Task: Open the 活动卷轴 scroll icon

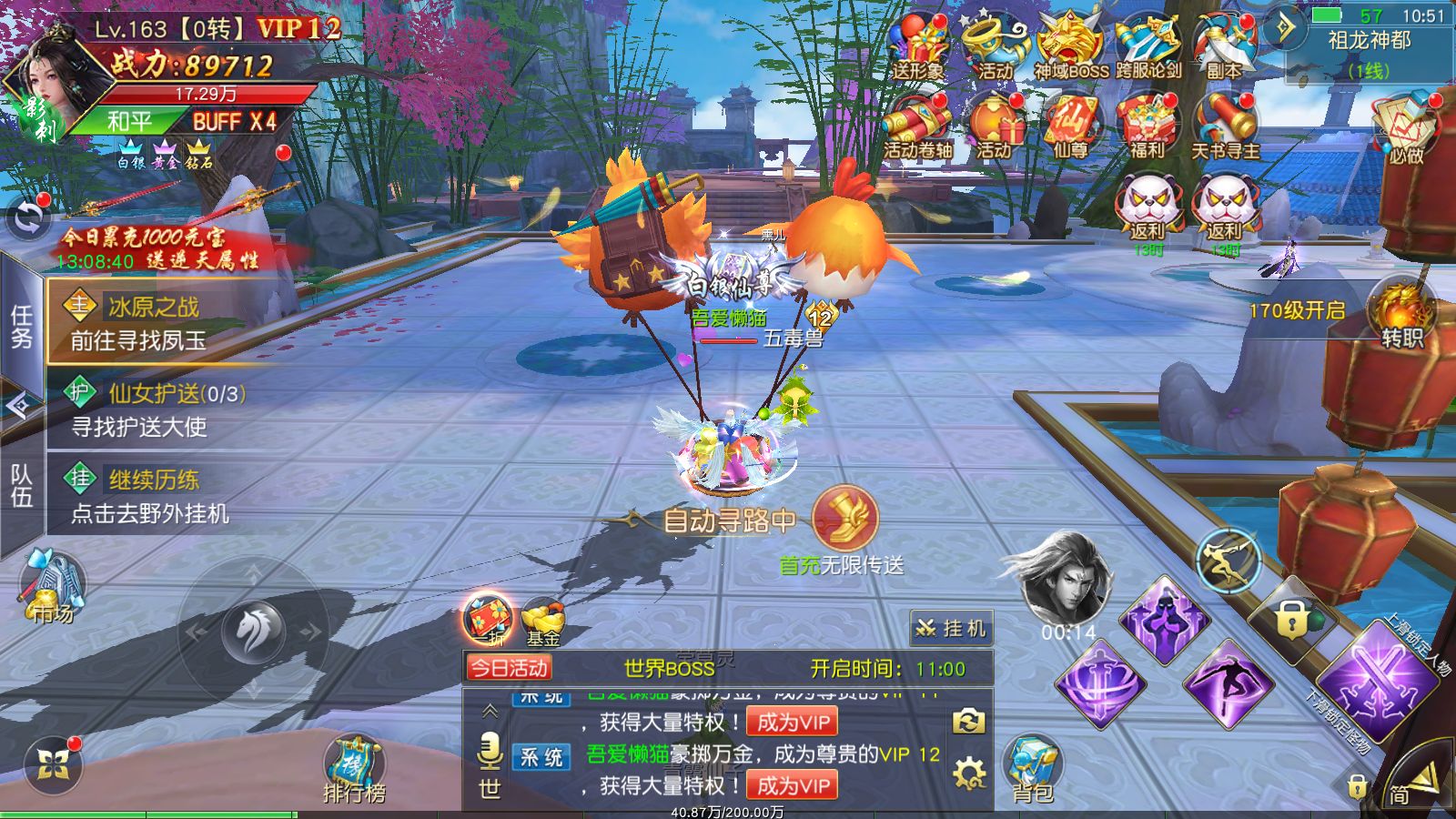Action: tap(918, 126)
